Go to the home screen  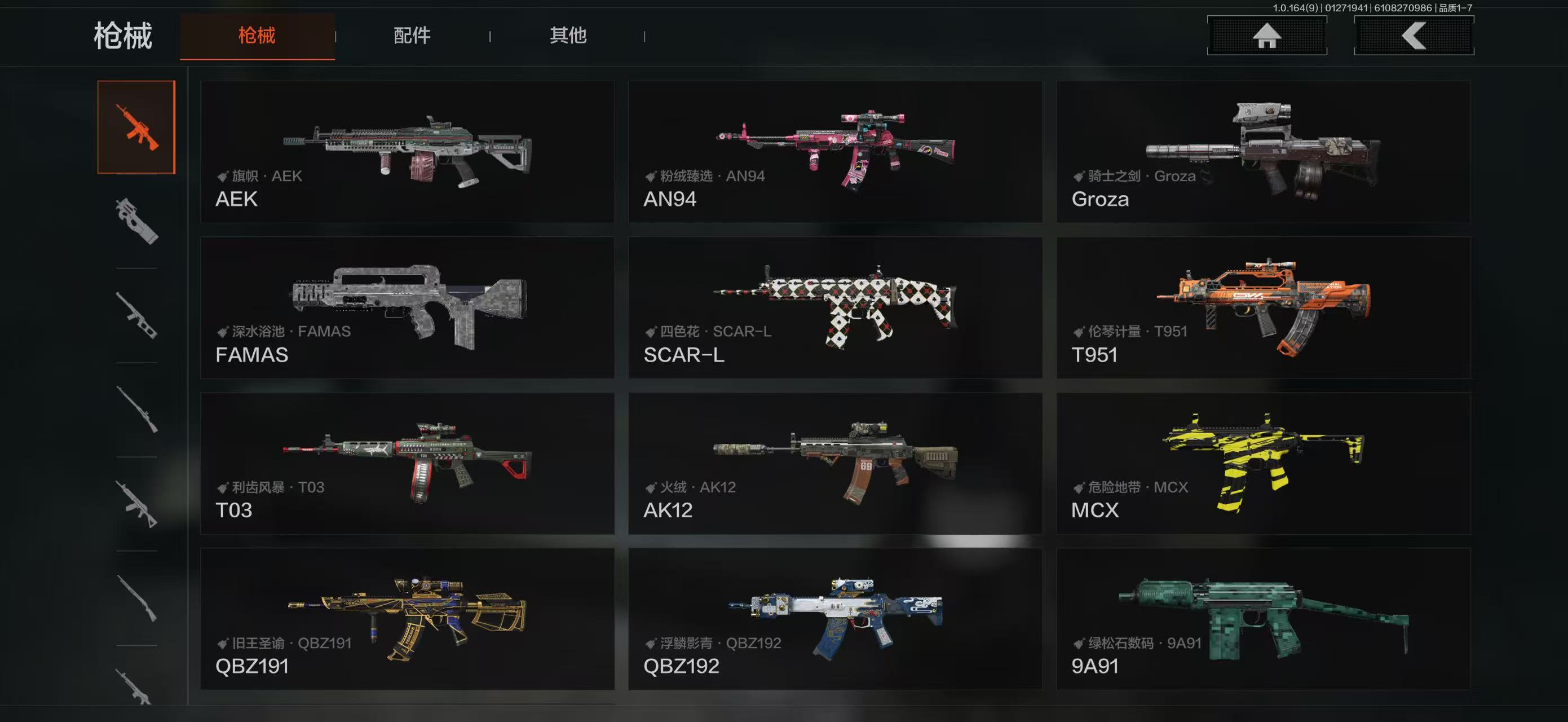1267,36
